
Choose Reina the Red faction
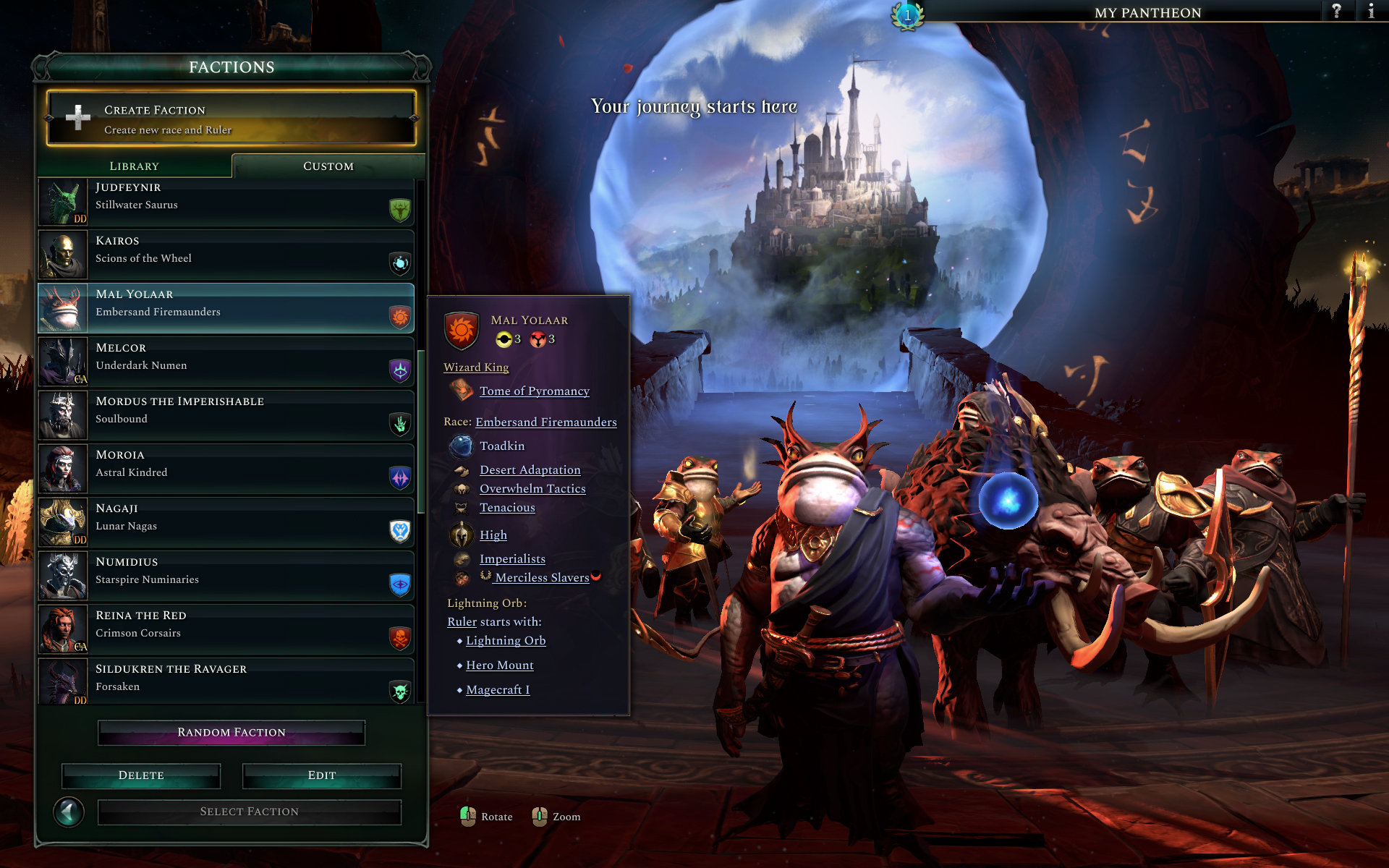226,629
